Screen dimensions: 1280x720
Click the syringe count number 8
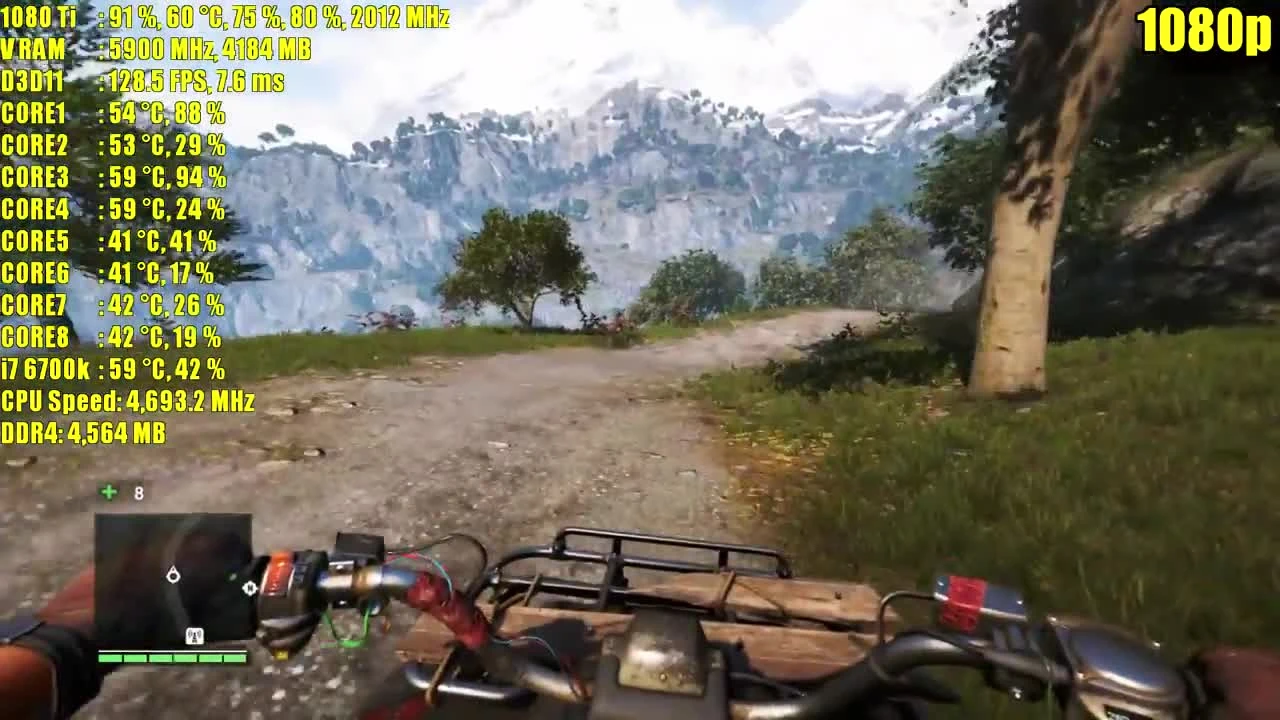(139, 492)
